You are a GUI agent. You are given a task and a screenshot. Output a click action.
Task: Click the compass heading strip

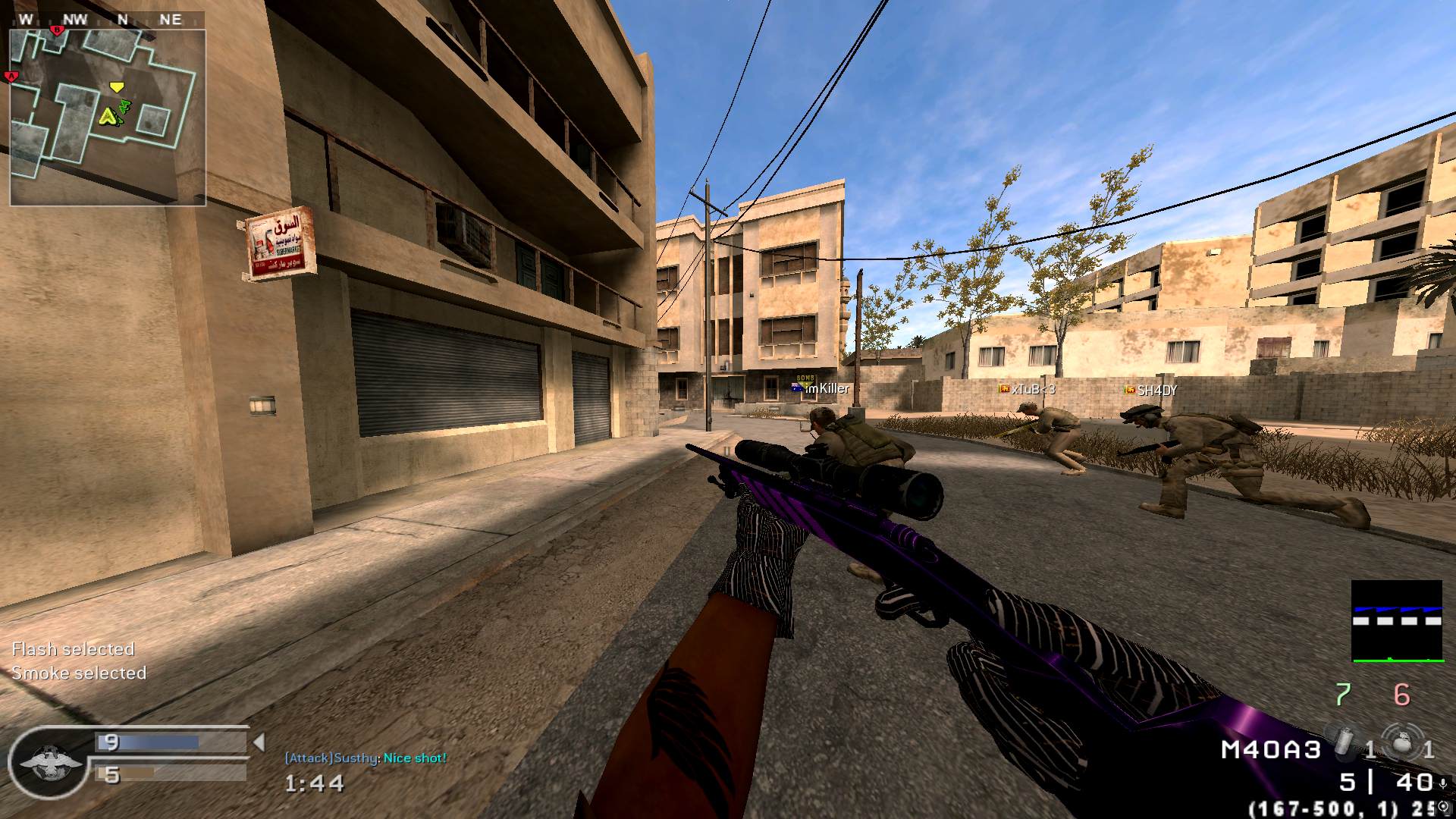tap(107, 19)
